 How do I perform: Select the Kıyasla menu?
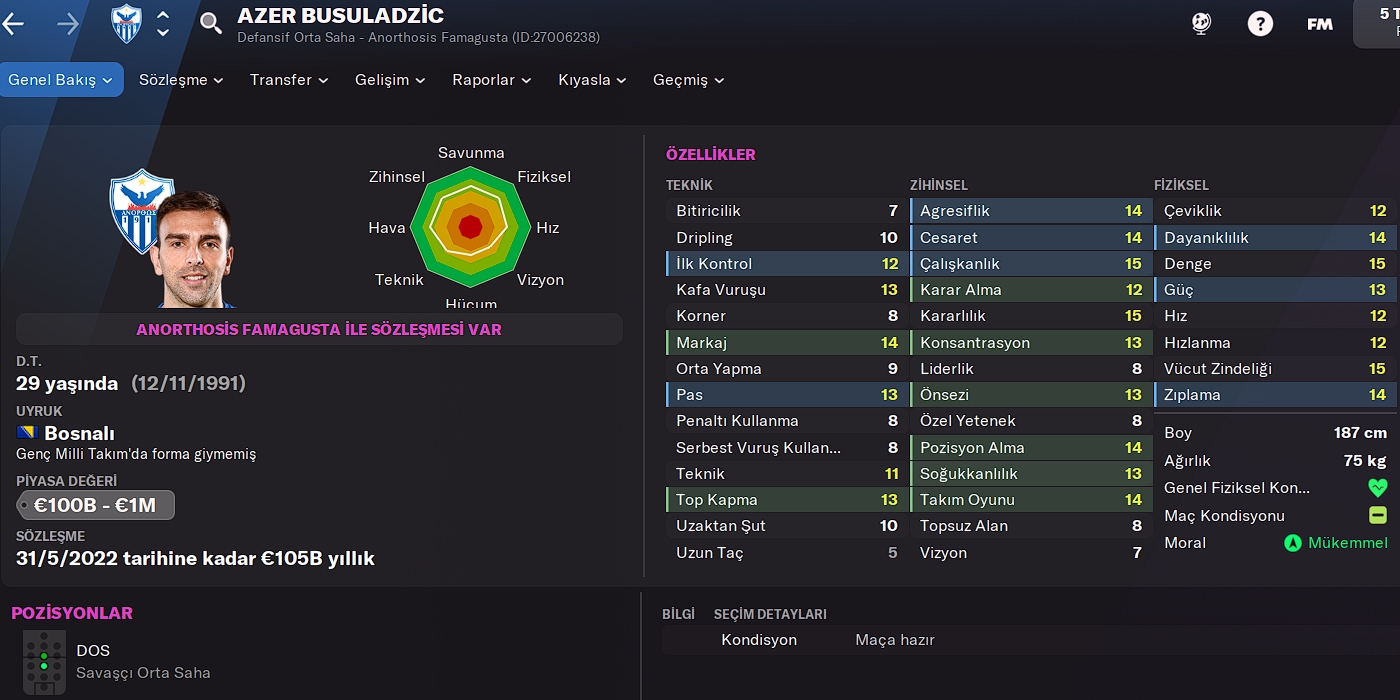592,80
